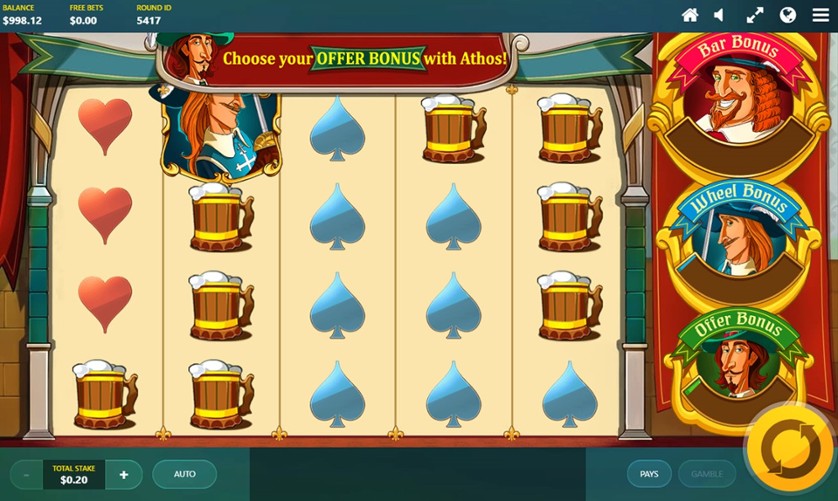
Task: Increase total stake with plus button
Action: tap(124, 474)
